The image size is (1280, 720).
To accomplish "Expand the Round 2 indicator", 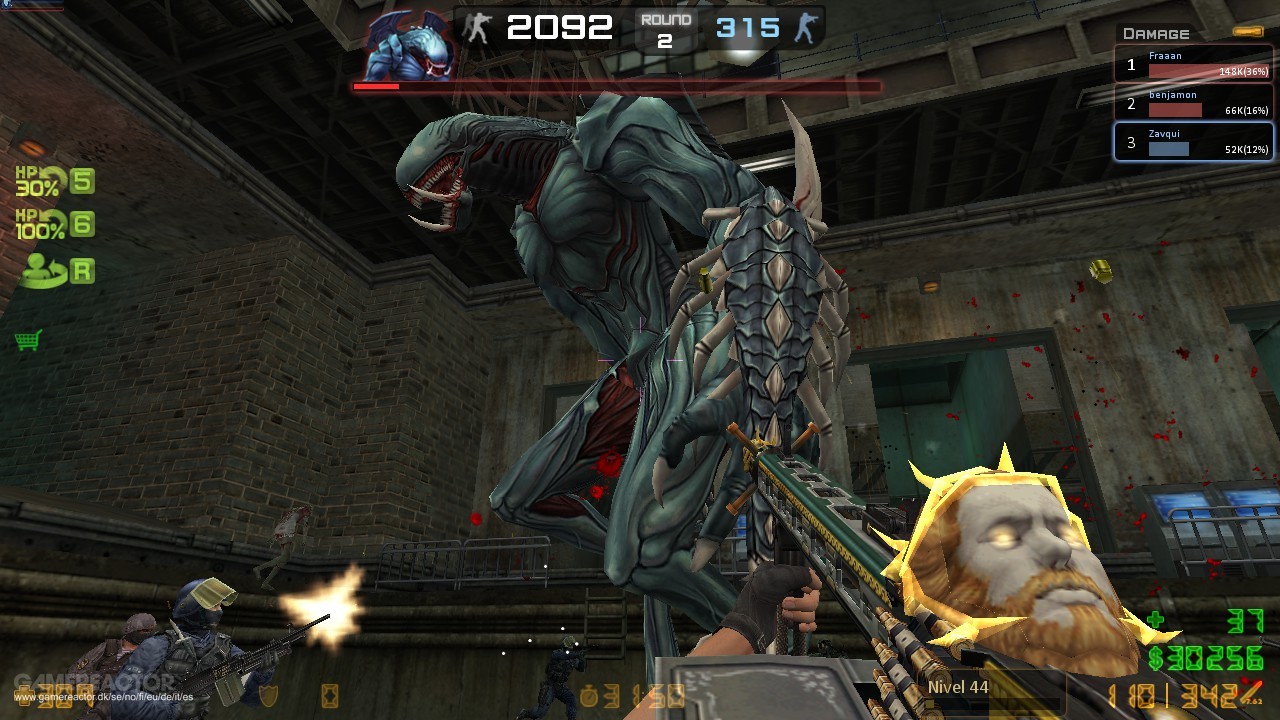I will [x=666, y=27].
